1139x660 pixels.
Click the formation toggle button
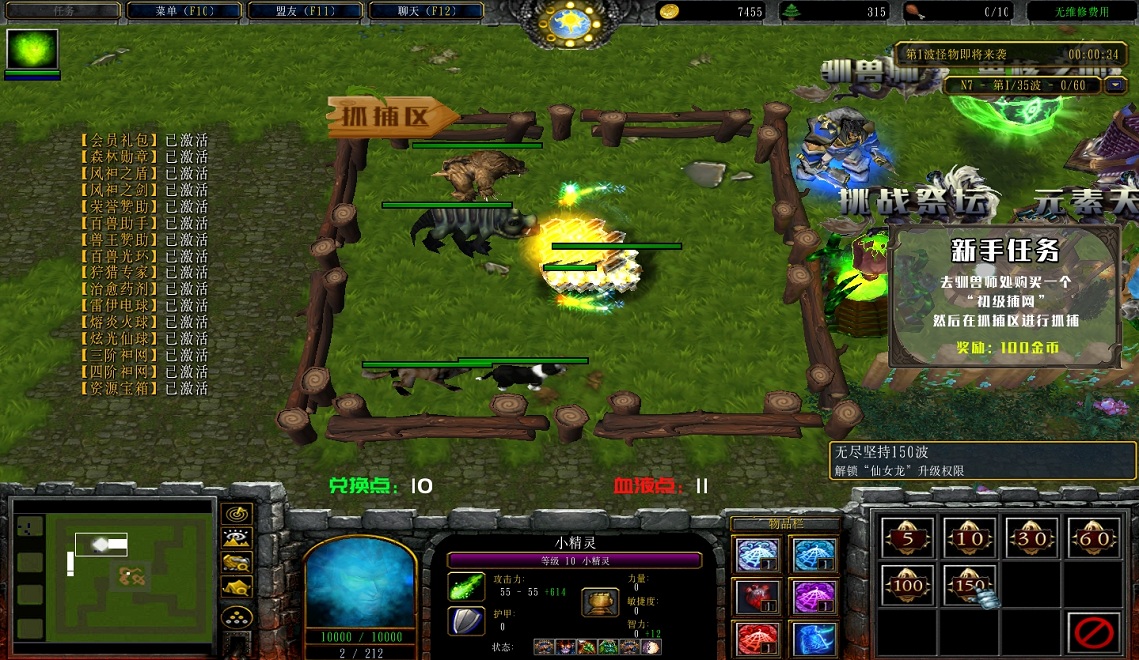coord(237,616)
